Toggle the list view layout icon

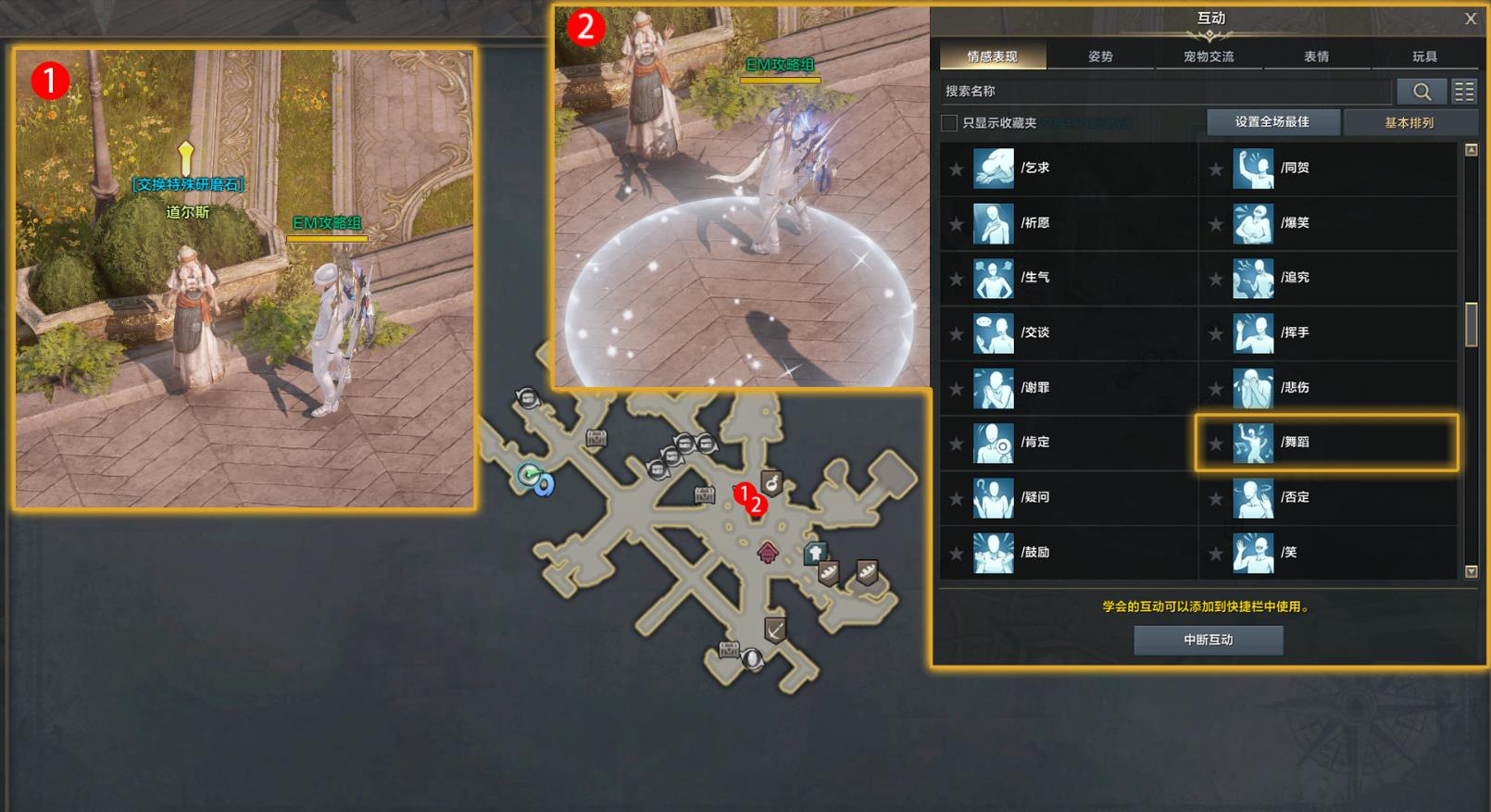pyautogui.click(x=1464, y=91)
